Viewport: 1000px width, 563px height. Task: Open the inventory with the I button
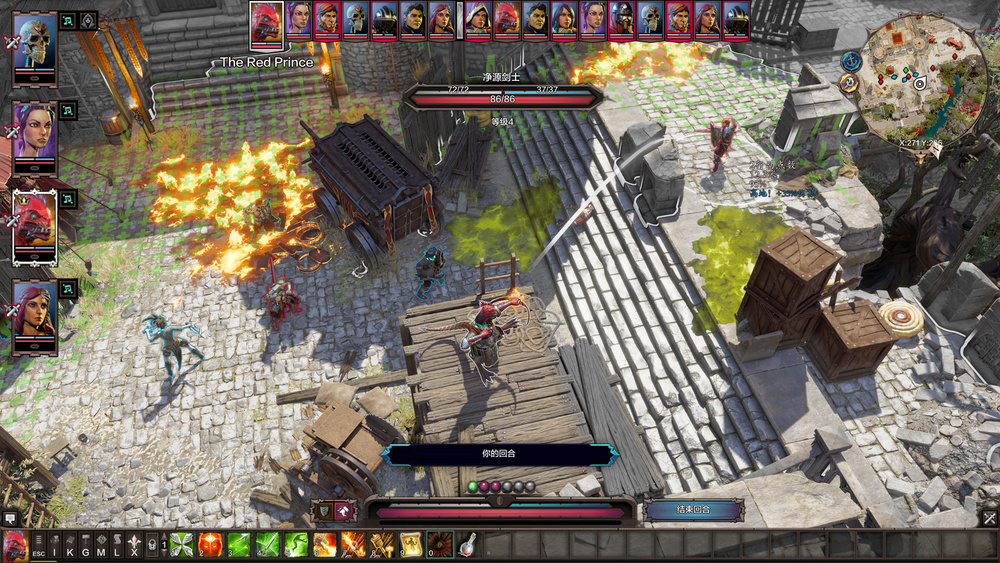[54, 546]
